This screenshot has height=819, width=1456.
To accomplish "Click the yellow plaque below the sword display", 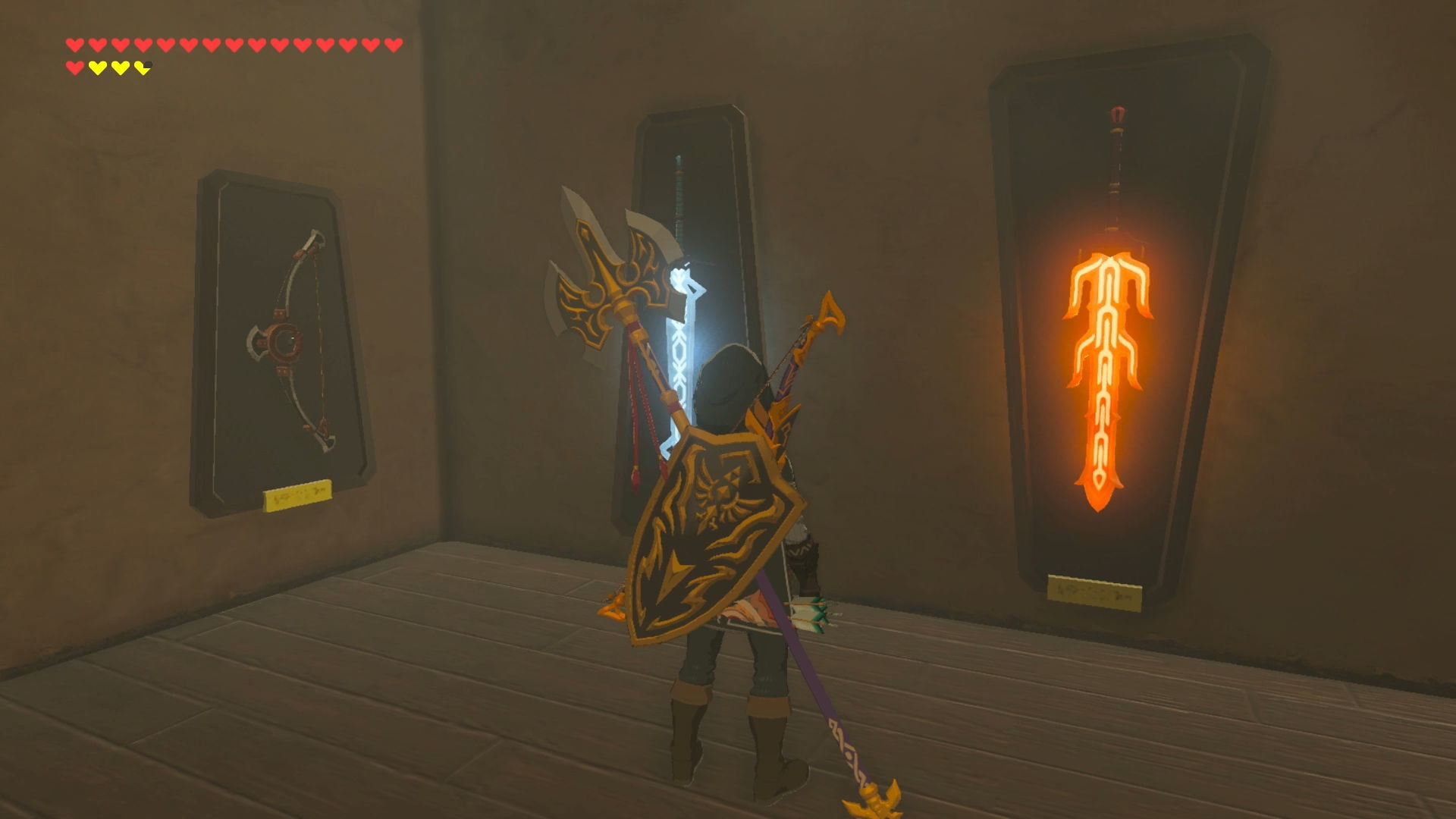I will (1095, 589).
